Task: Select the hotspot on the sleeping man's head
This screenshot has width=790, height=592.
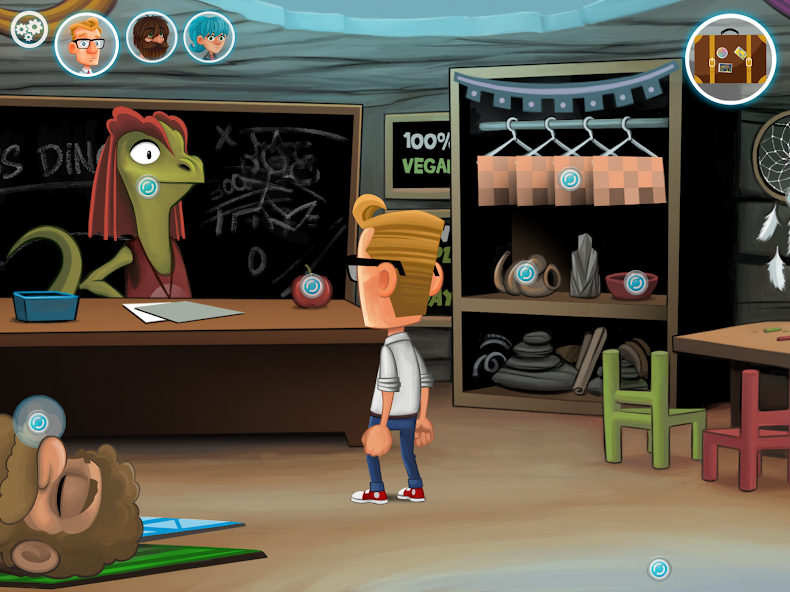Action: click(39, 423)
